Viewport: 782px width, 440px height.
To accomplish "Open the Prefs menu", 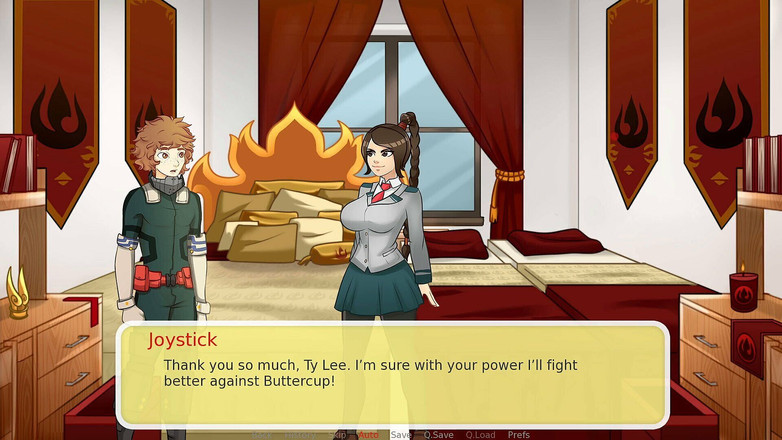I will tap(519, 435).
